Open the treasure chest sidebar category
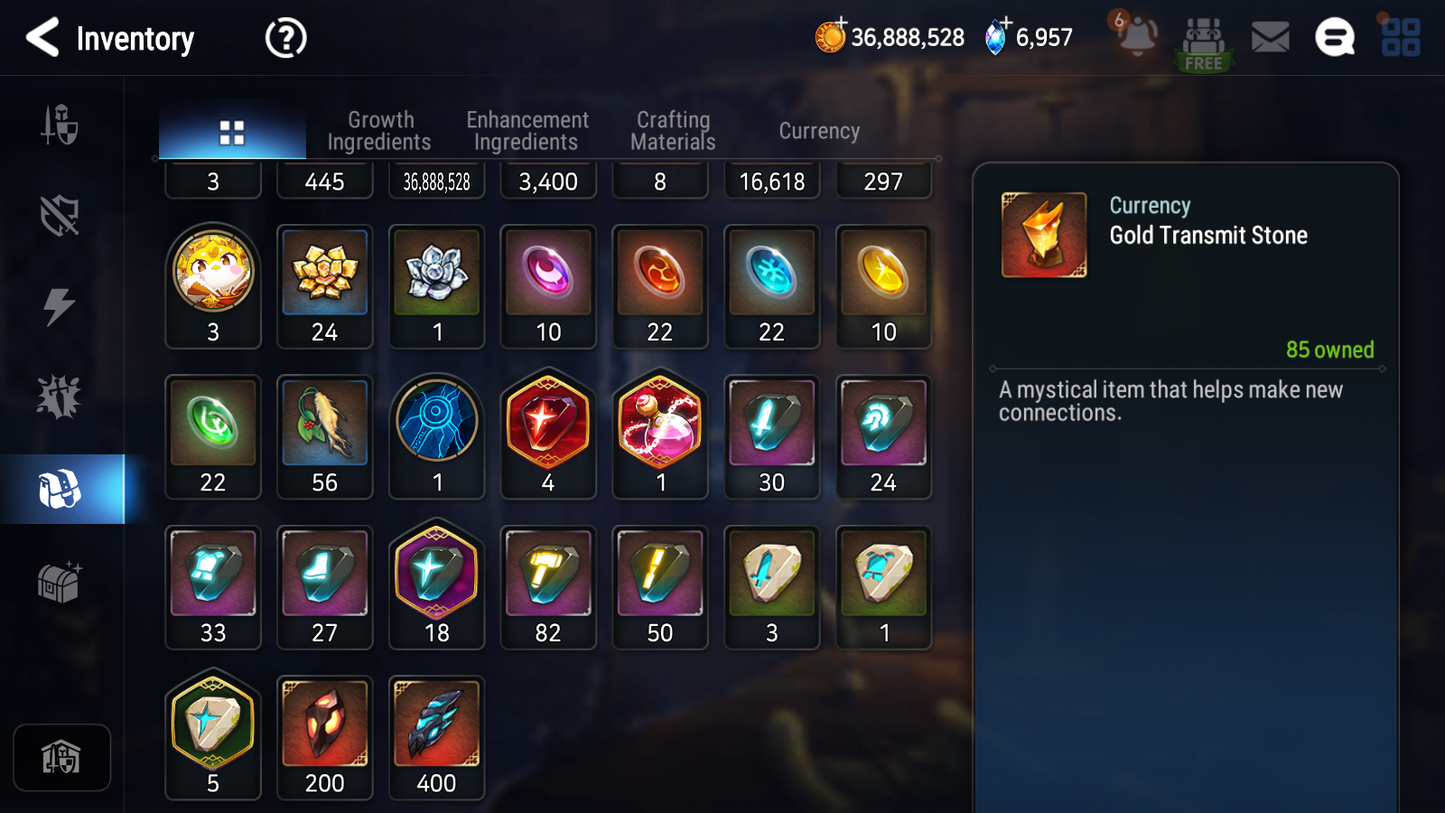The height and width of the screenshot is (813, 1445). (60, 582)
